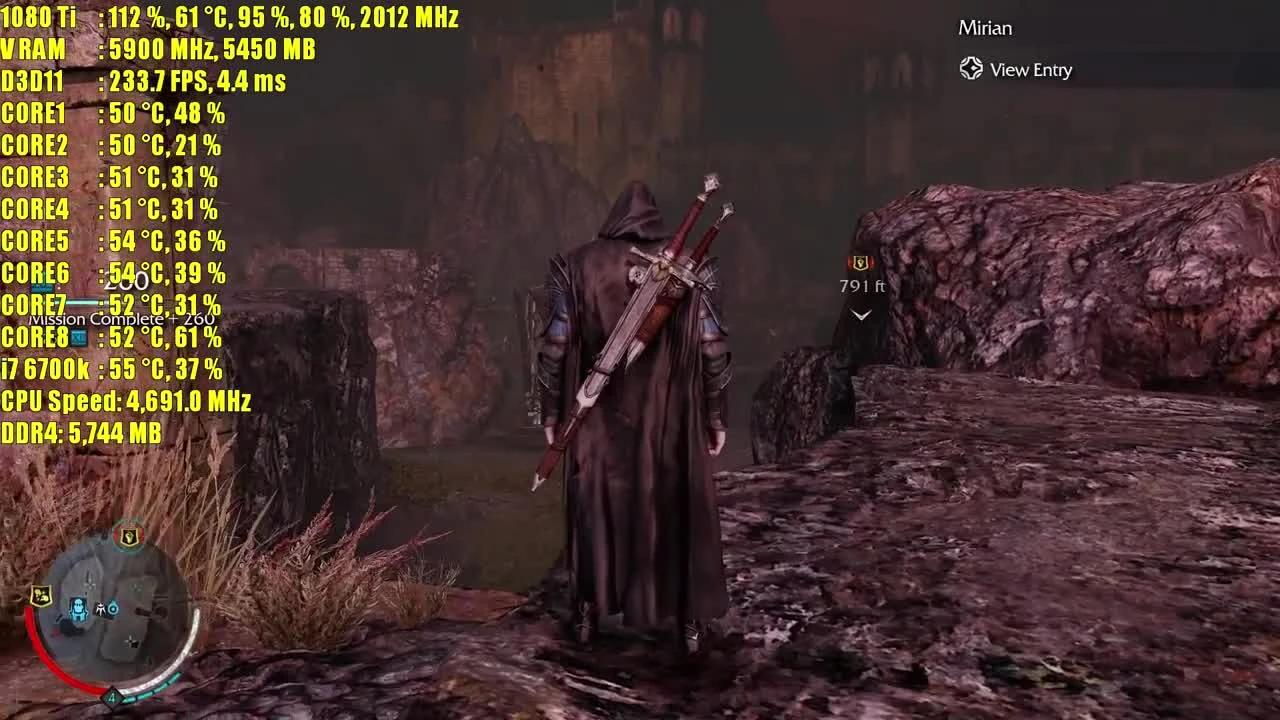
Task: Select the player position icon on the minimap
Action: [78, 608]
